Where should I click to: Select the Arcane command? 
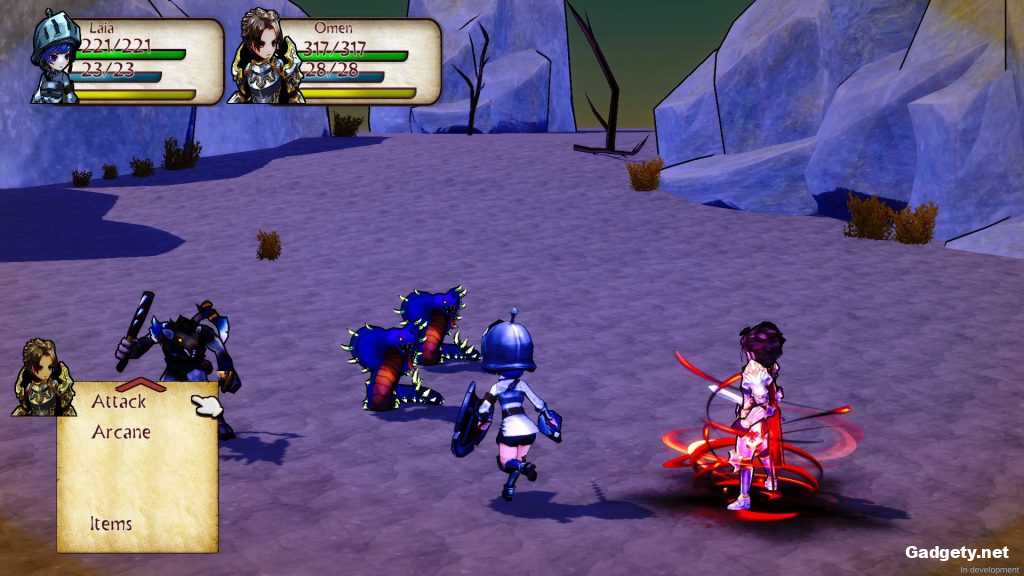[x=121, y=433]
